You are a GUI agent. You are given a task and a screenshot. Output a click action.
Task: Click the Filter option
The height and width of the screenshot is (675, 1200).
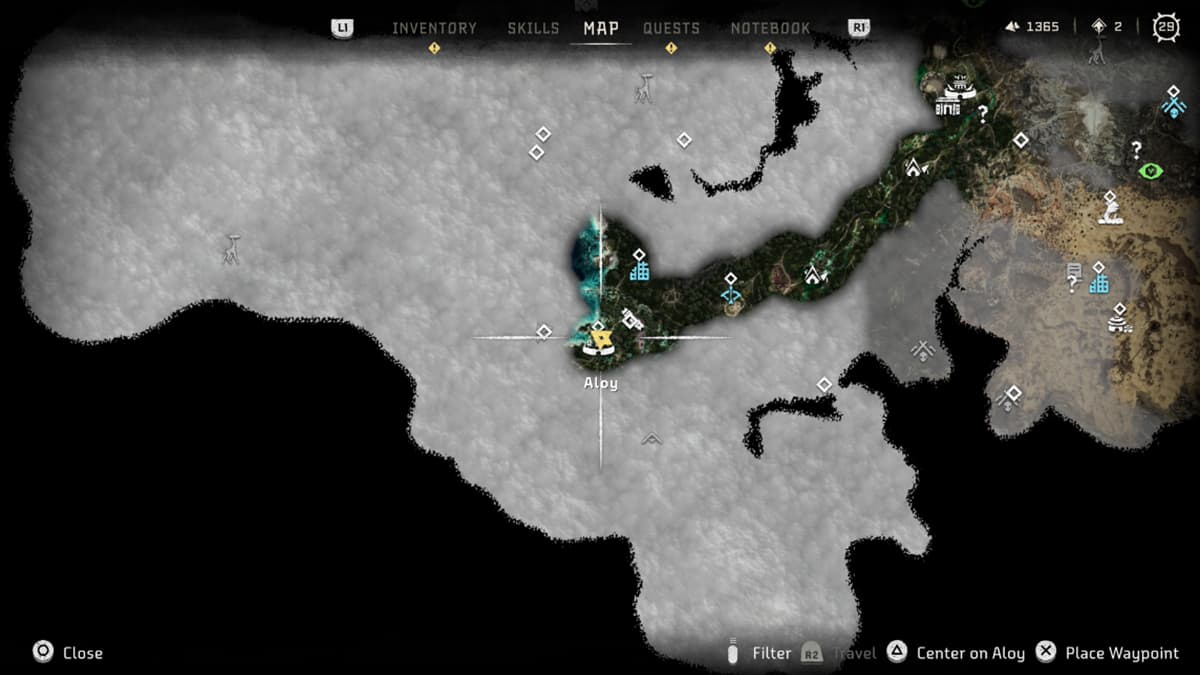771,653
